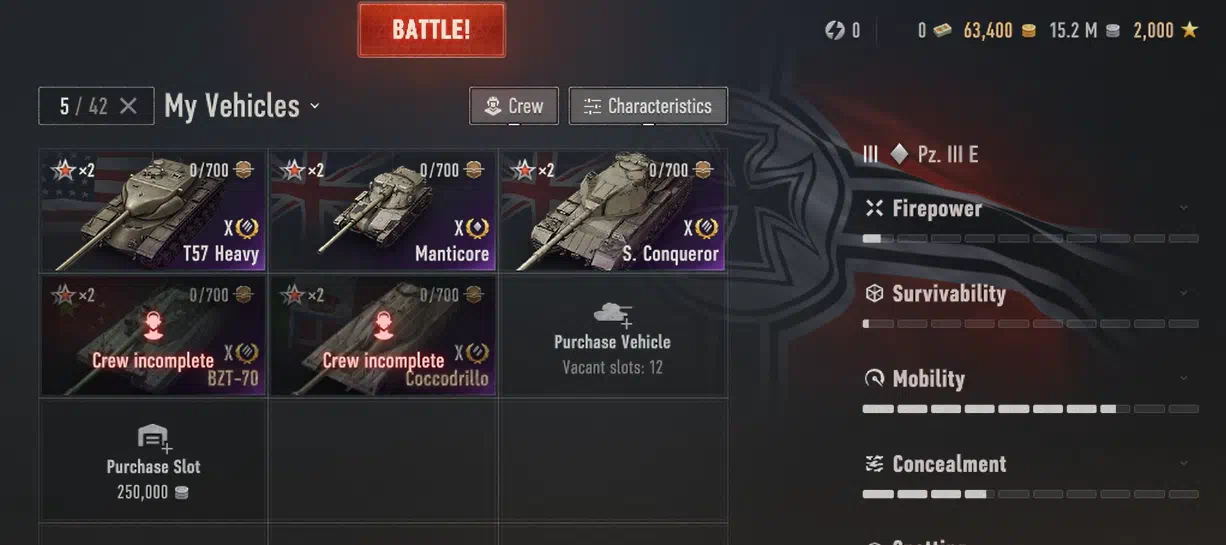Screen dimensions: 1226x545
Task: Start a match with the BATTLE! button
Action: click(x=431, y=30)
